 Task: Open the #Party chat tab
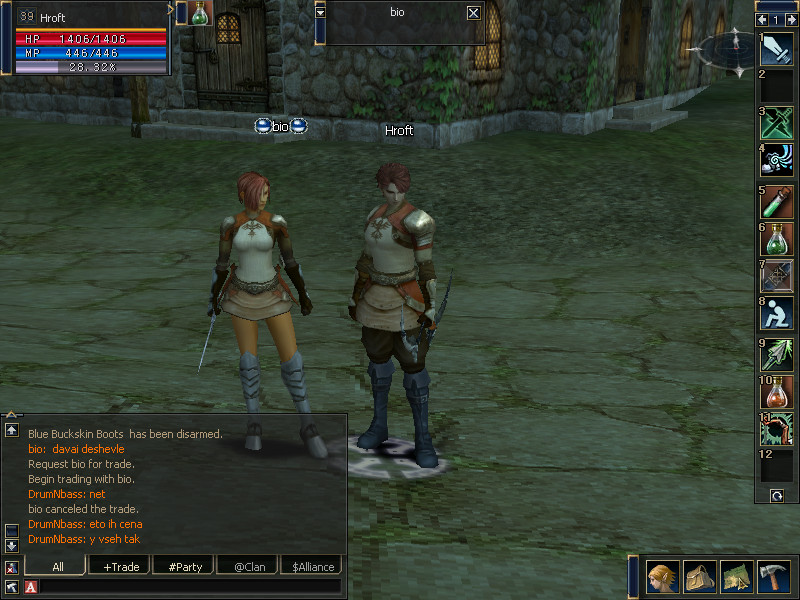185,566
